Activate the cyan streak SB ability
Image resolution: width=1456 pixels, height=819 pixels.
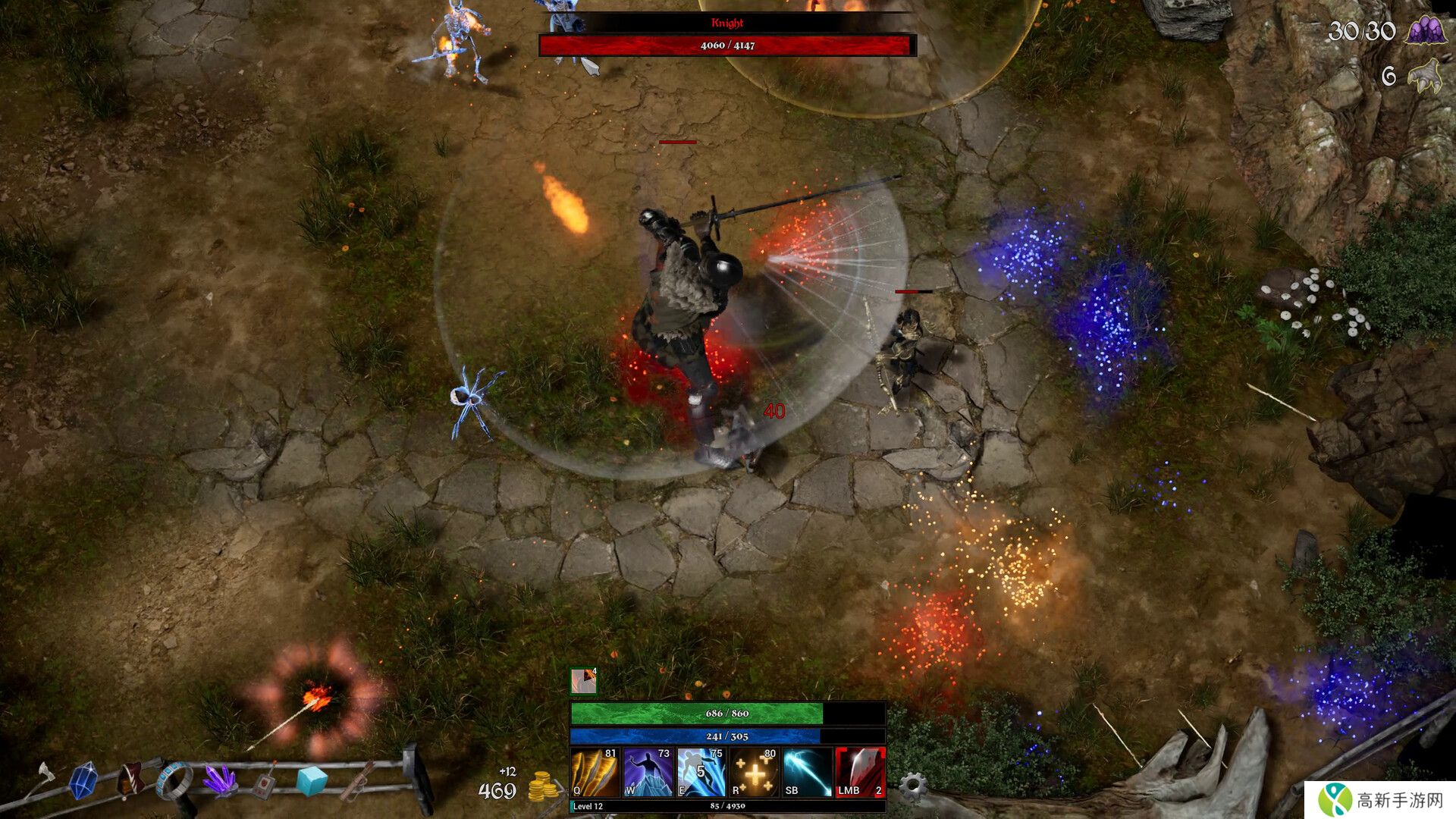(807, 772)
